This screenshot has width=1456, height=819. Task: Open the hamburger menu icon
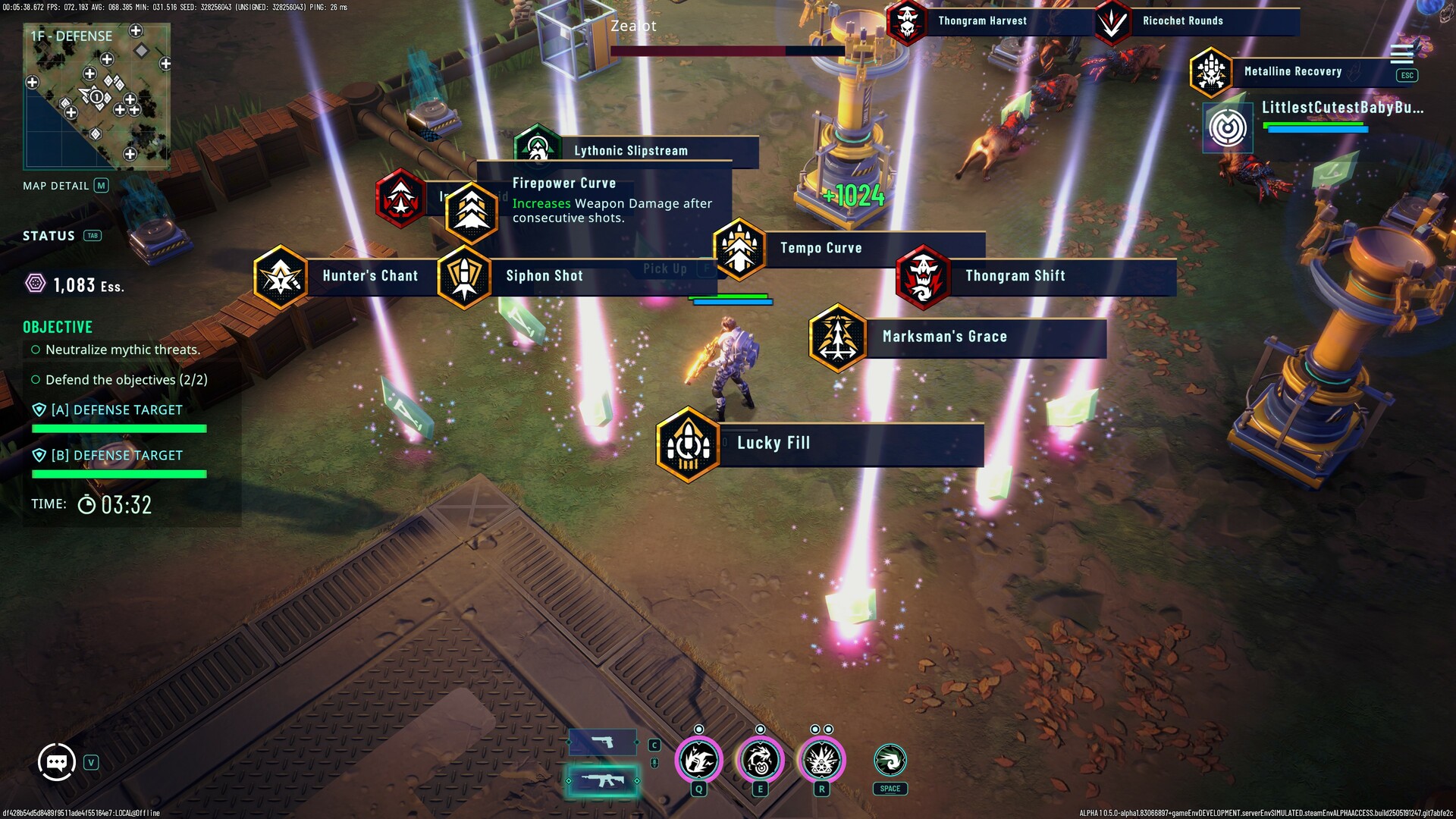coord(1401,53)
